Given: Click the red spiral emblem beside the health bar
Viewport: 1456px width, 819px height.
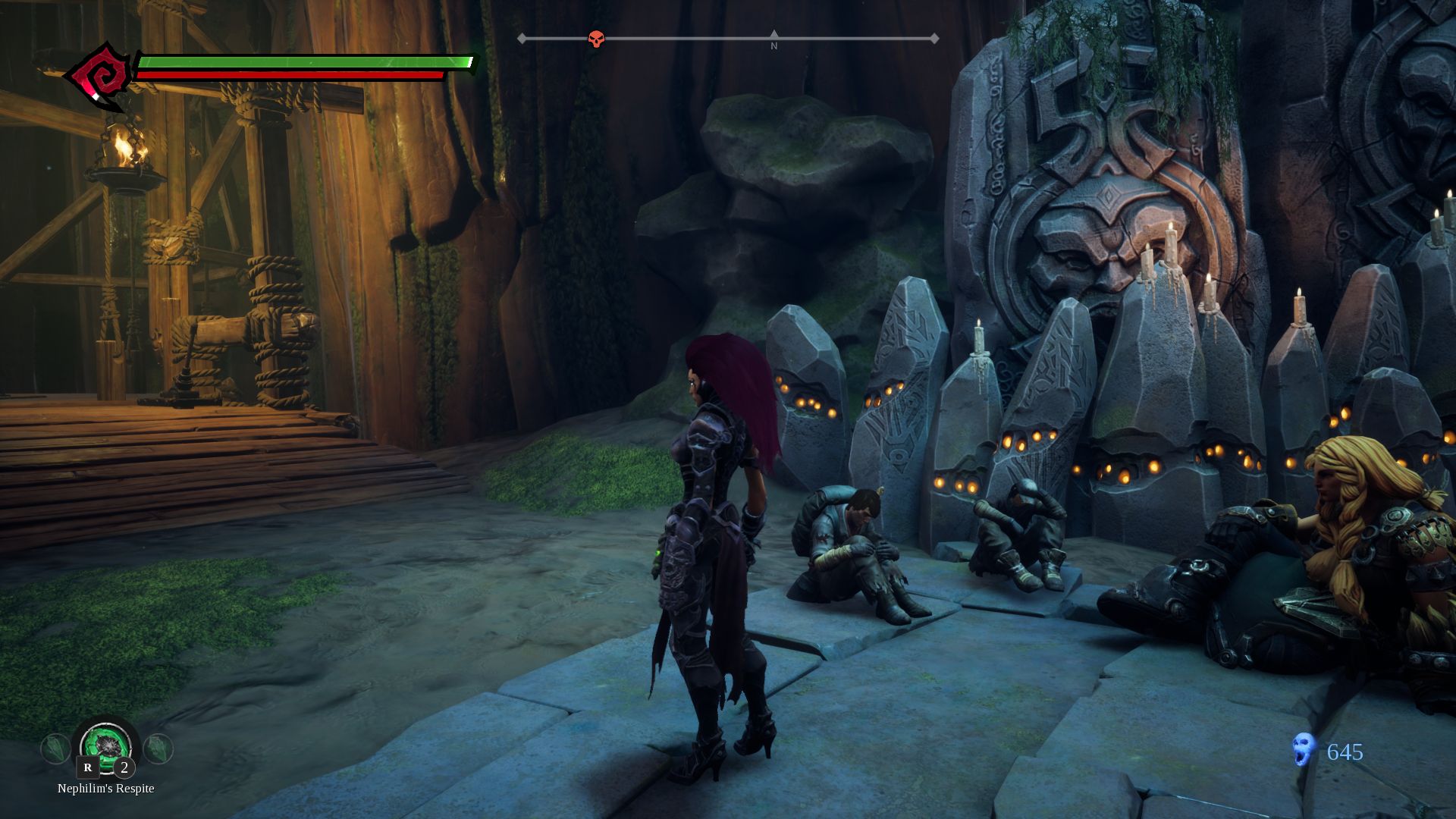Looking at the screenshot, I should (x=98, y=76).
